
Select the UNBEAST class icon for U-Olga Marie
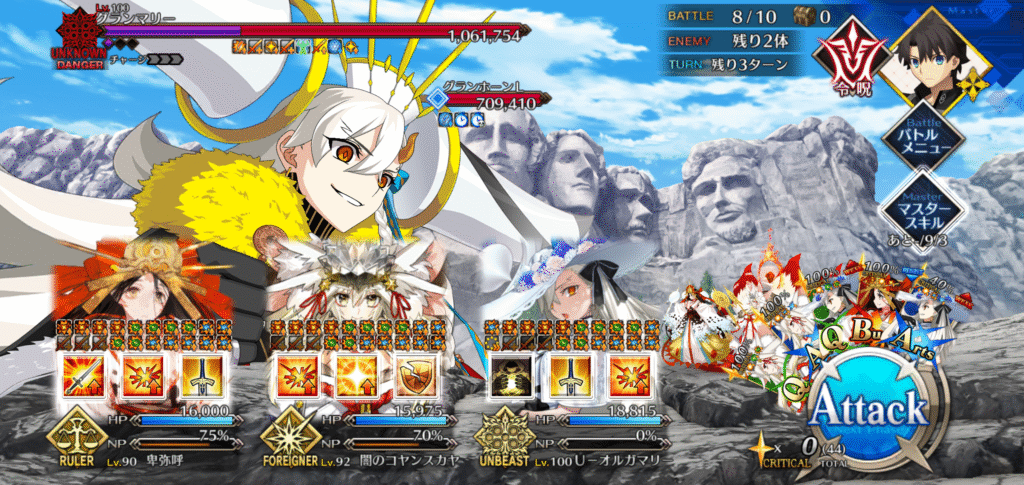point(501,439)
